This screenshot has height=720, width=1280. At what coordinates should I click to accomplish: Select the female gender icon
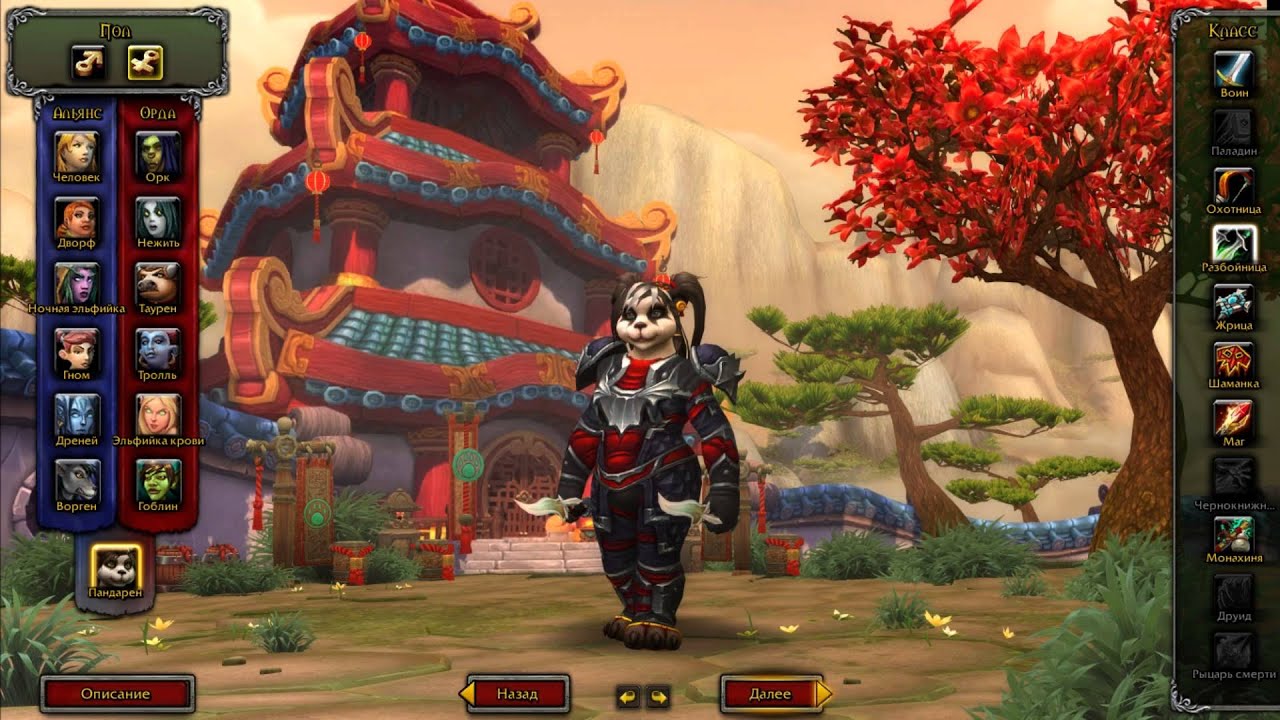pyautogui.click(x=145, y=63)
